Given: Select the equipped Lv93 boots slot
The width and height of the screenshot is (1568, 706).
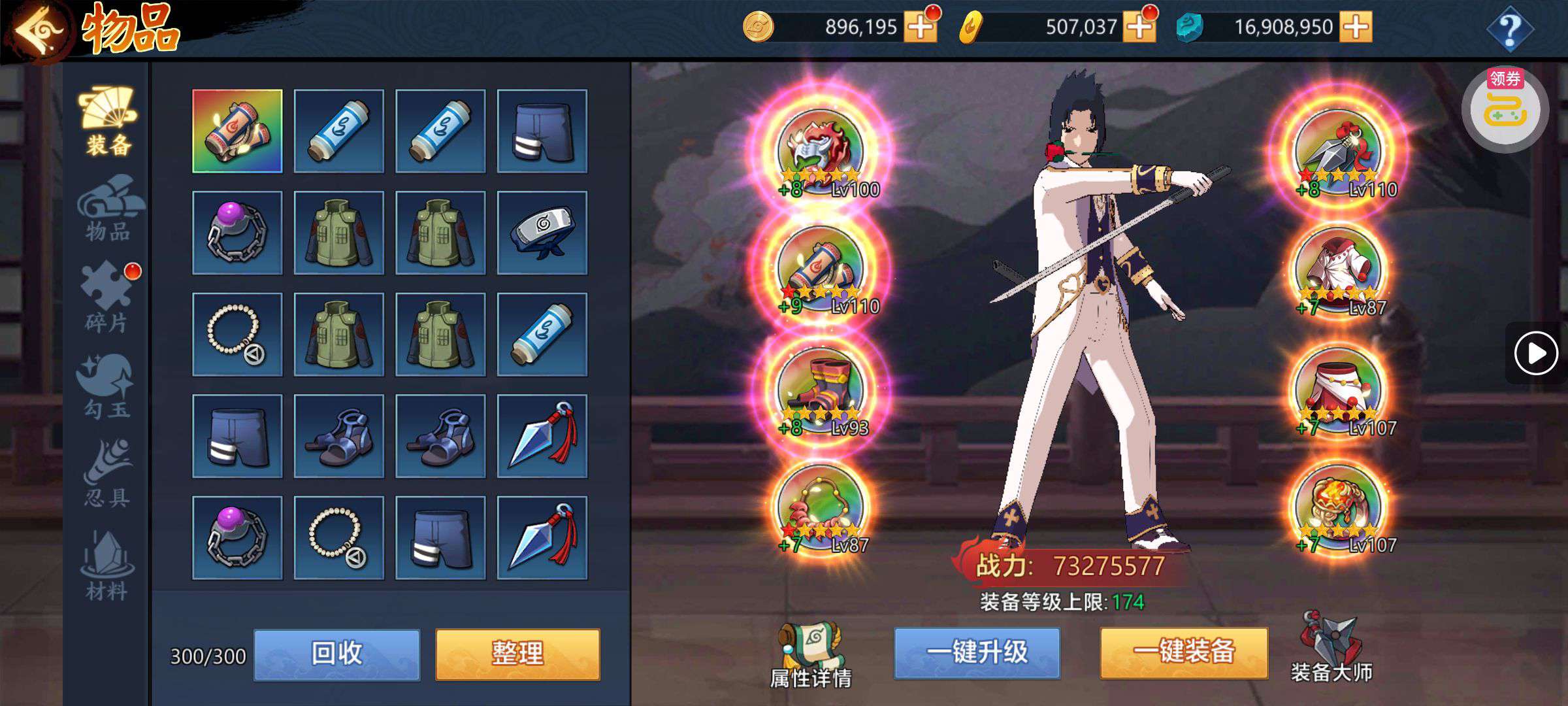Looking at the screenshot, I should (x=821, y=390).
